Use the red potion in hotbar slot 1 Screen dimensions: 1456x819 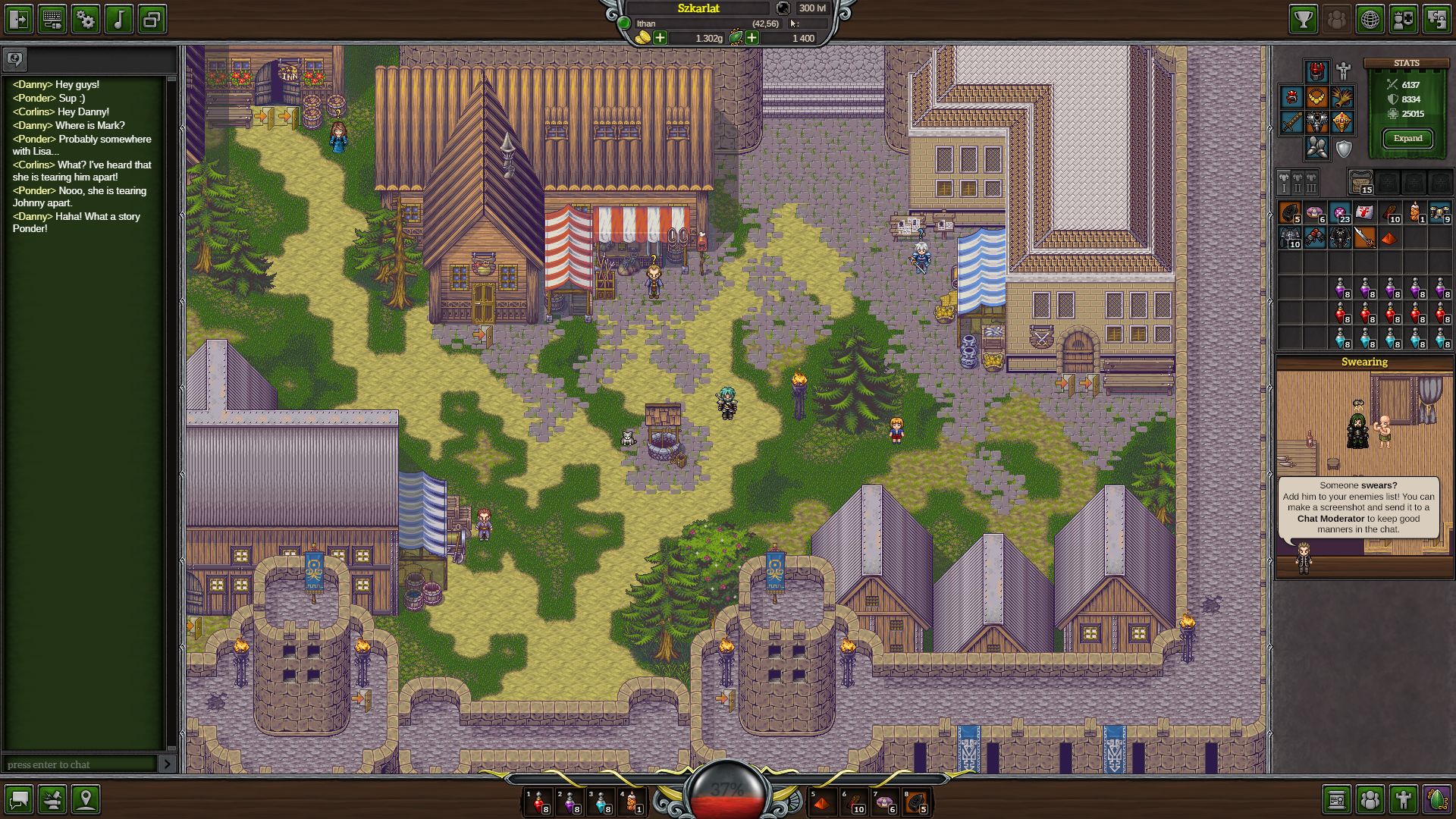[538, 802]
